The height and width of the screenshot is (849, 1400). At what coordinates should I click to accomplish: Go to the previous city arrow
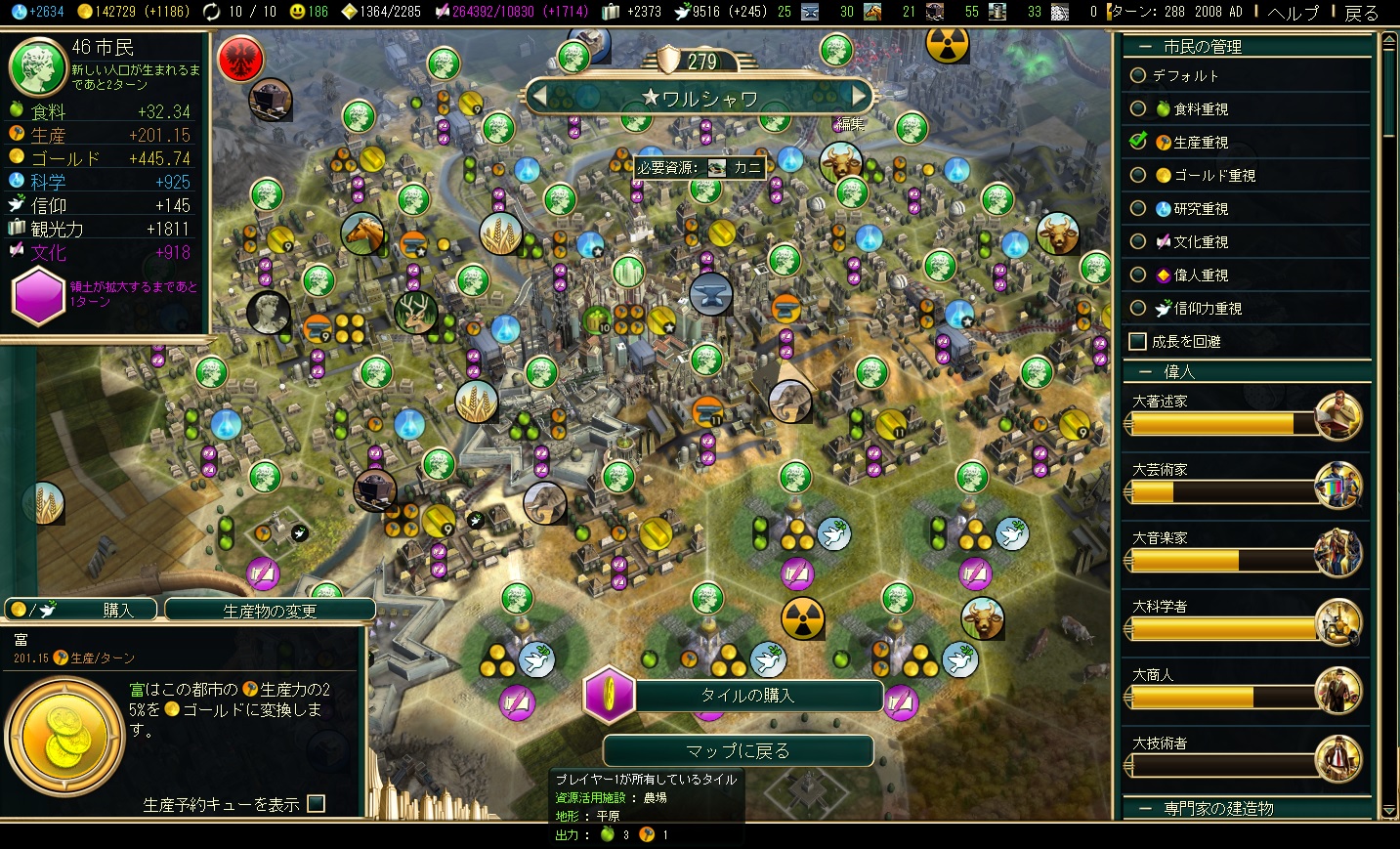point(537,97)
